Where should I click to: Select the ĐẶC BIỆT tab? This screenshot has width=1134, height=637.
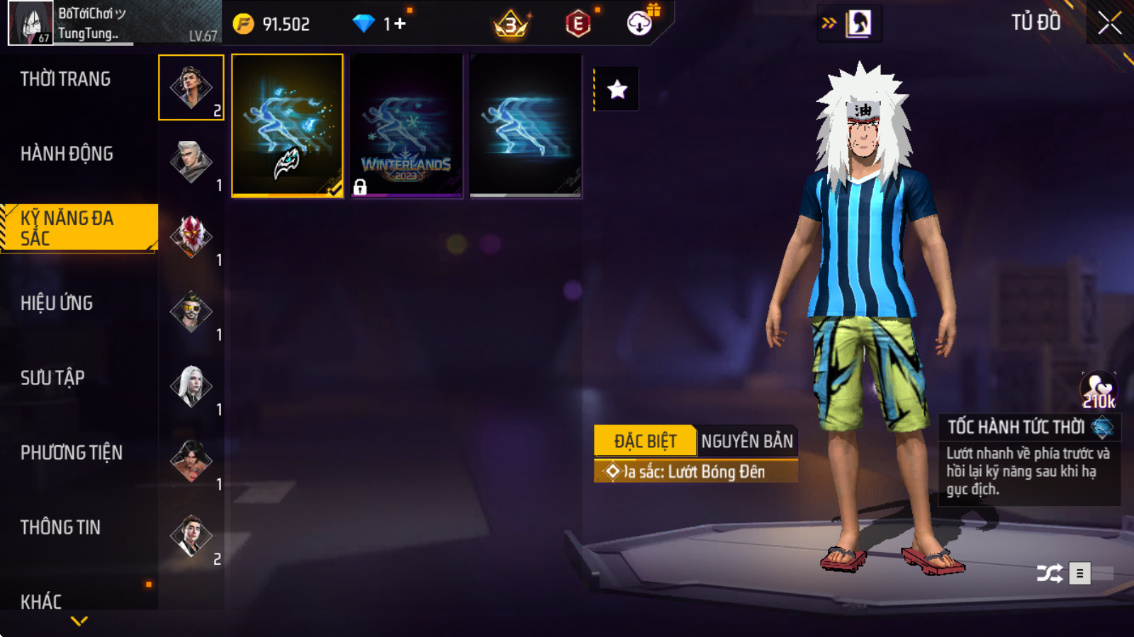(645, 441)
